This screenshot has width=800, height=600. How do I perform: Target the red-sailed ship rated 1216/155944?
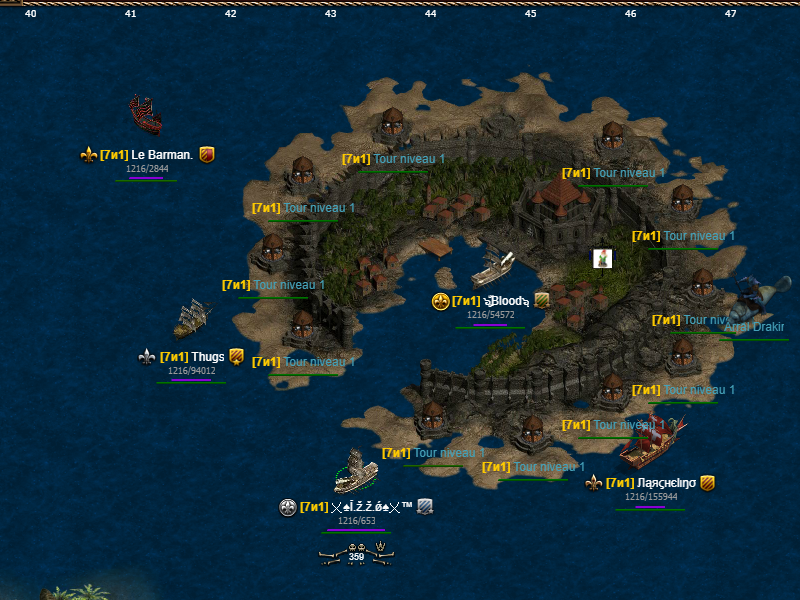[x=651, y=443]
